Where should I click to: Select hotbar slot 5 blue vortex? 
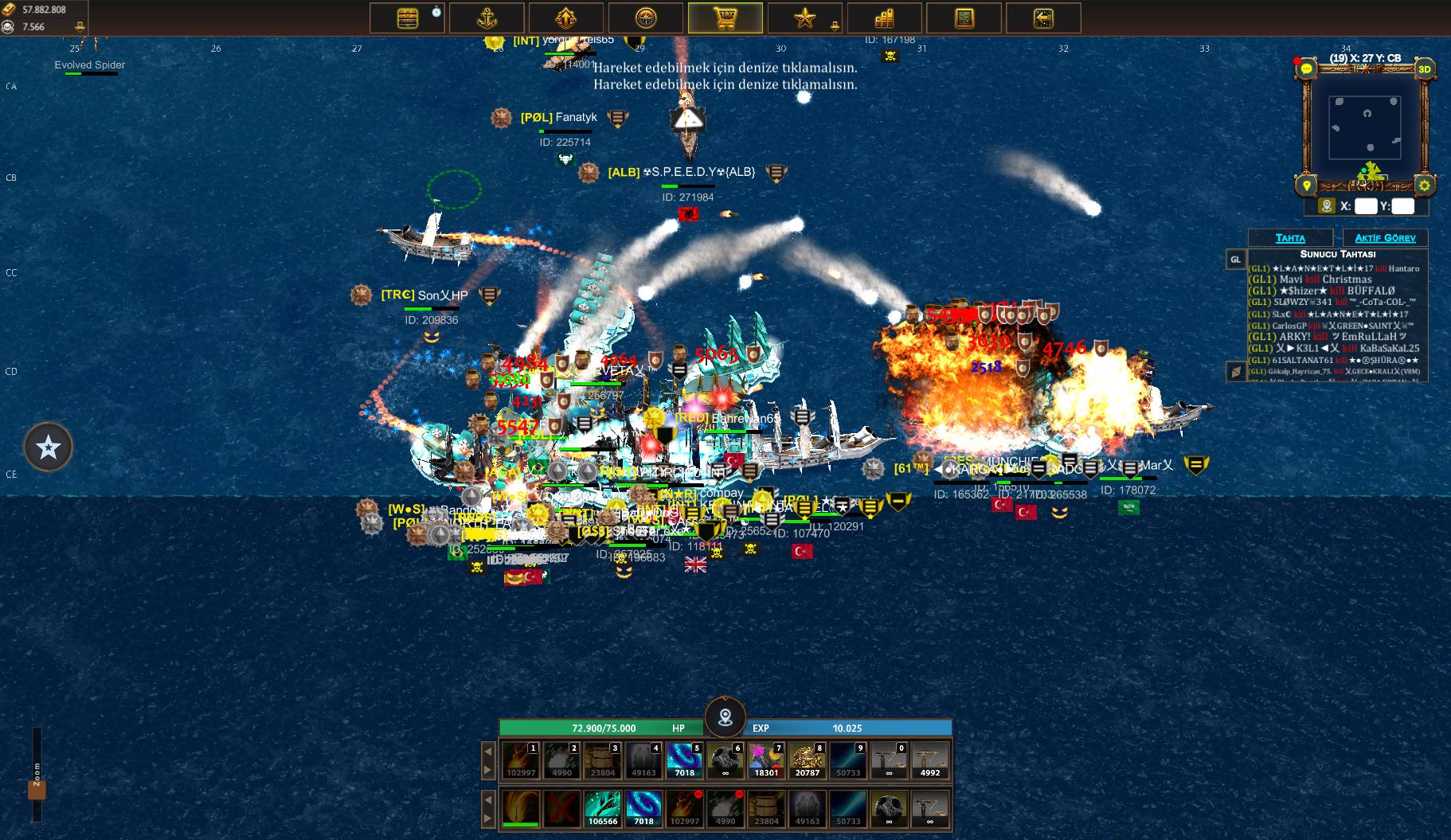(684, 760)
